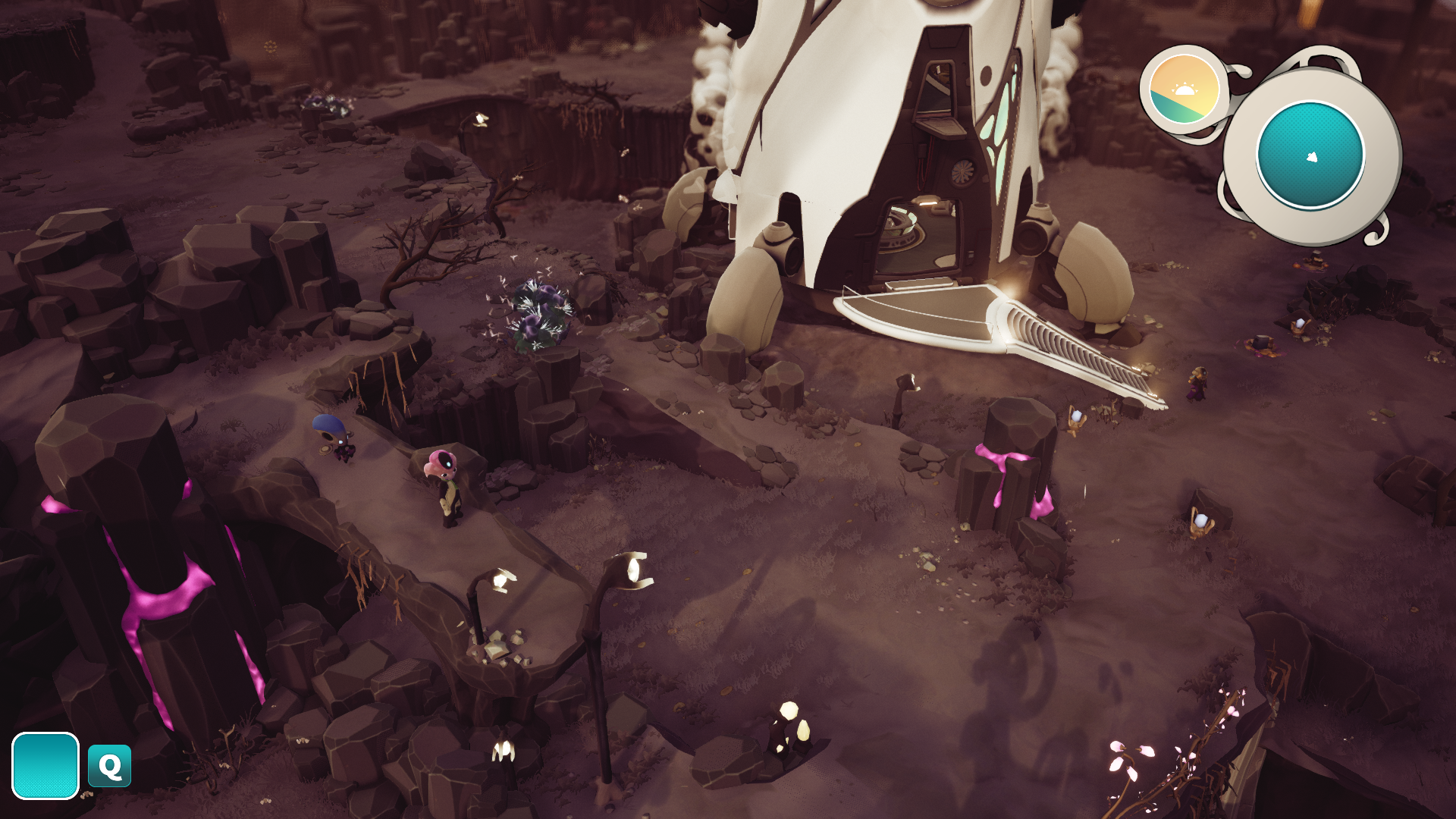Select the day-night sun indicator icon

1183,90
